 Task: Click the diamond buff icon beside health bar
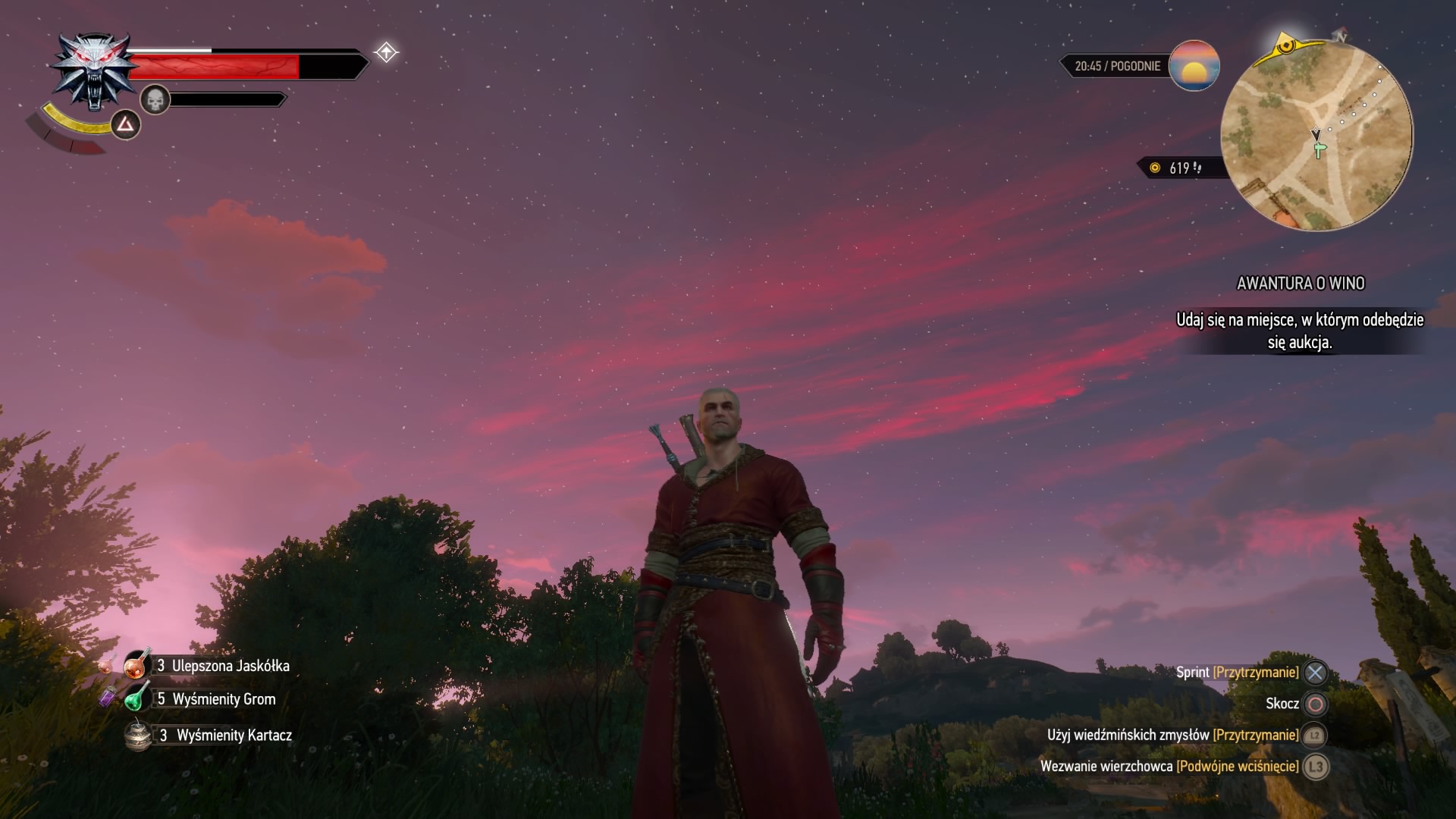[x=386, y=52]
